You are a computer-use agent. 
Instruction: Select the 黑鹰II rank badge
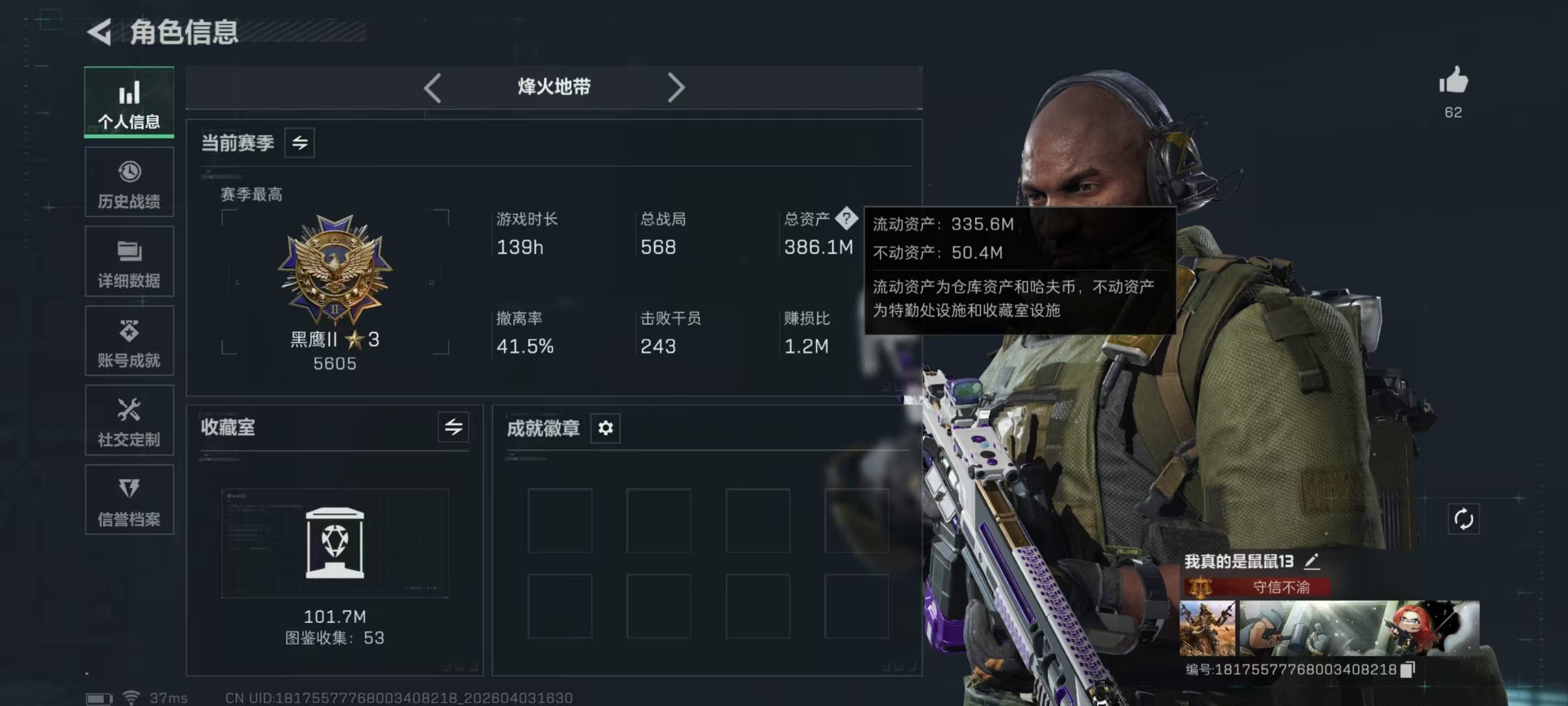pos(335,271)
